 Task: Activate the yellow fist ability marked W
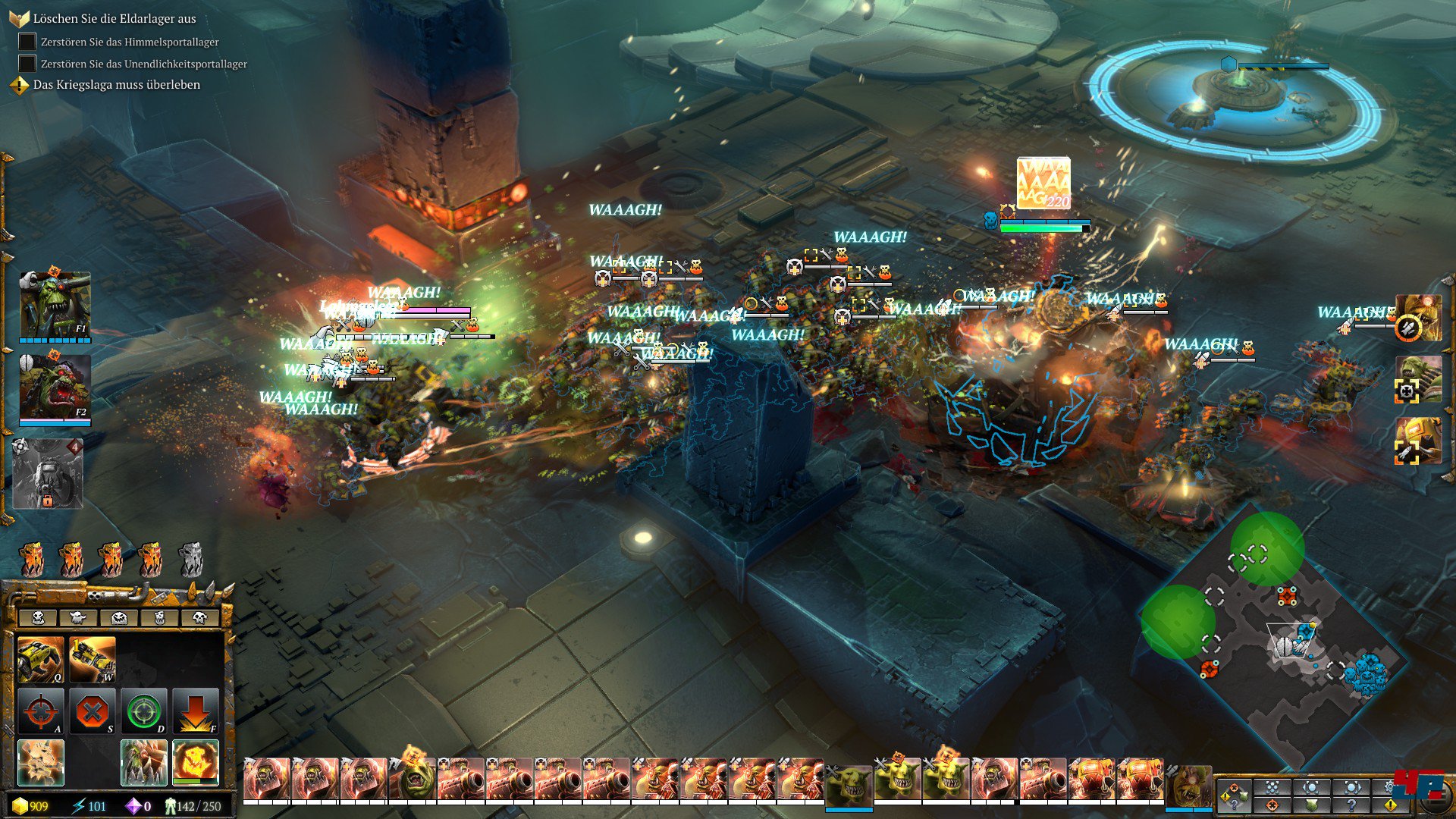(93, 659)
